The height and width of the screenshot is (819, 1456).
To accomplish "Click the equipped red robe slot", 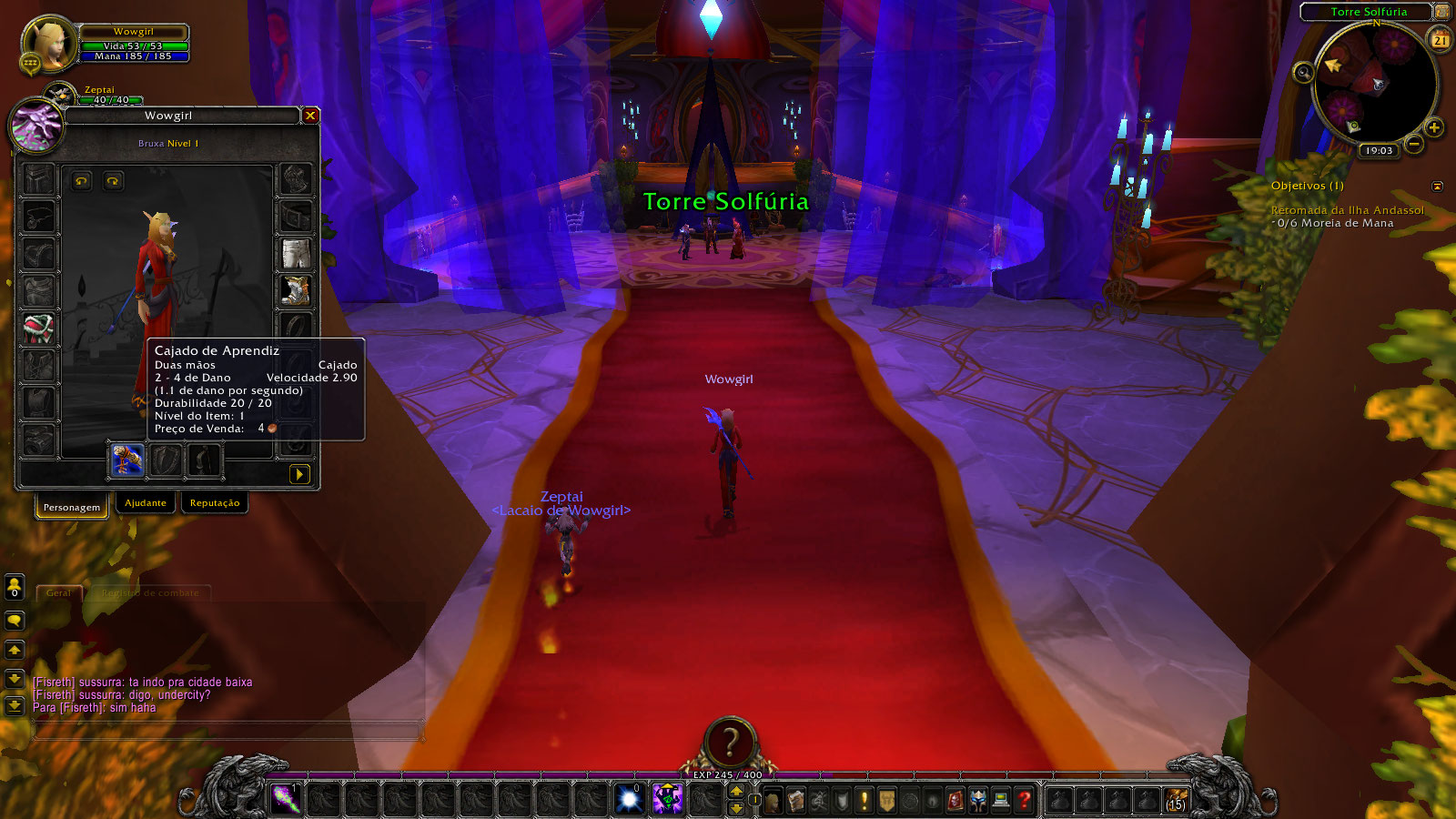I will pyautogui.click(x=38, y=329).
